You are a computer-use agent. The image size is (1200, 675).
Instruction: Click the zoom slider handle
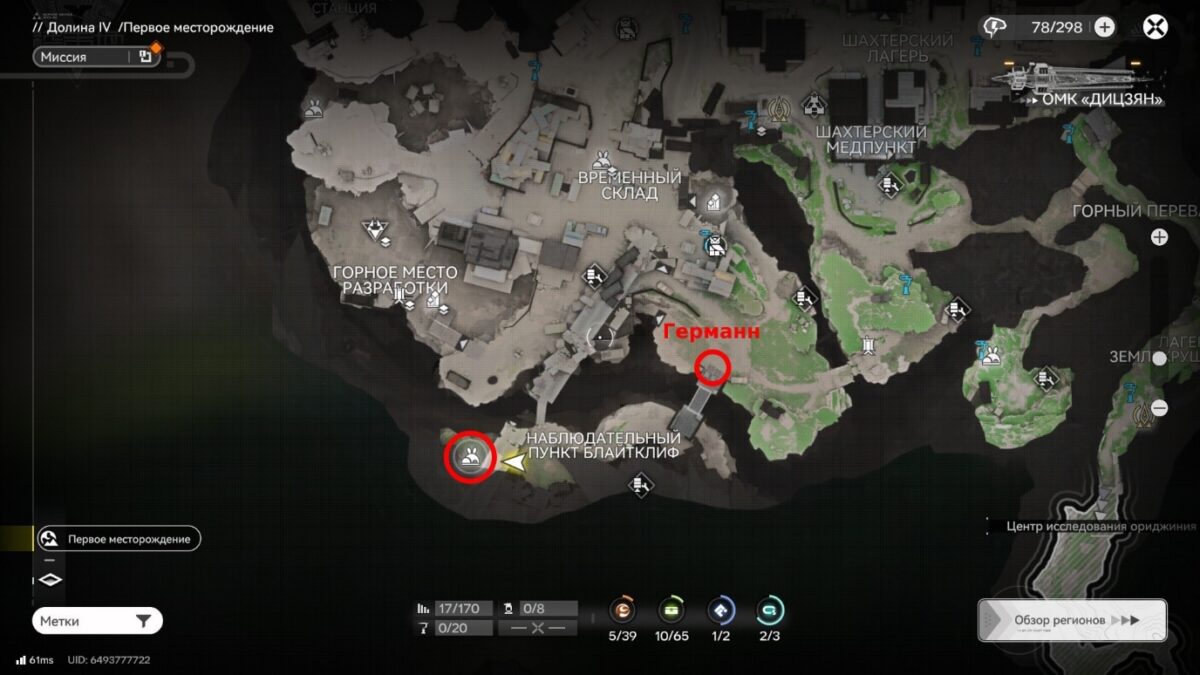[x=1159, y=358]
